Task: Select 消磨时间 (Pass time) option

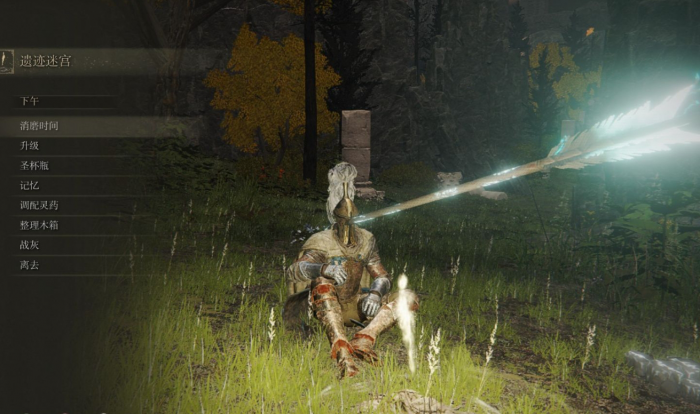Action: pos(40,126)
